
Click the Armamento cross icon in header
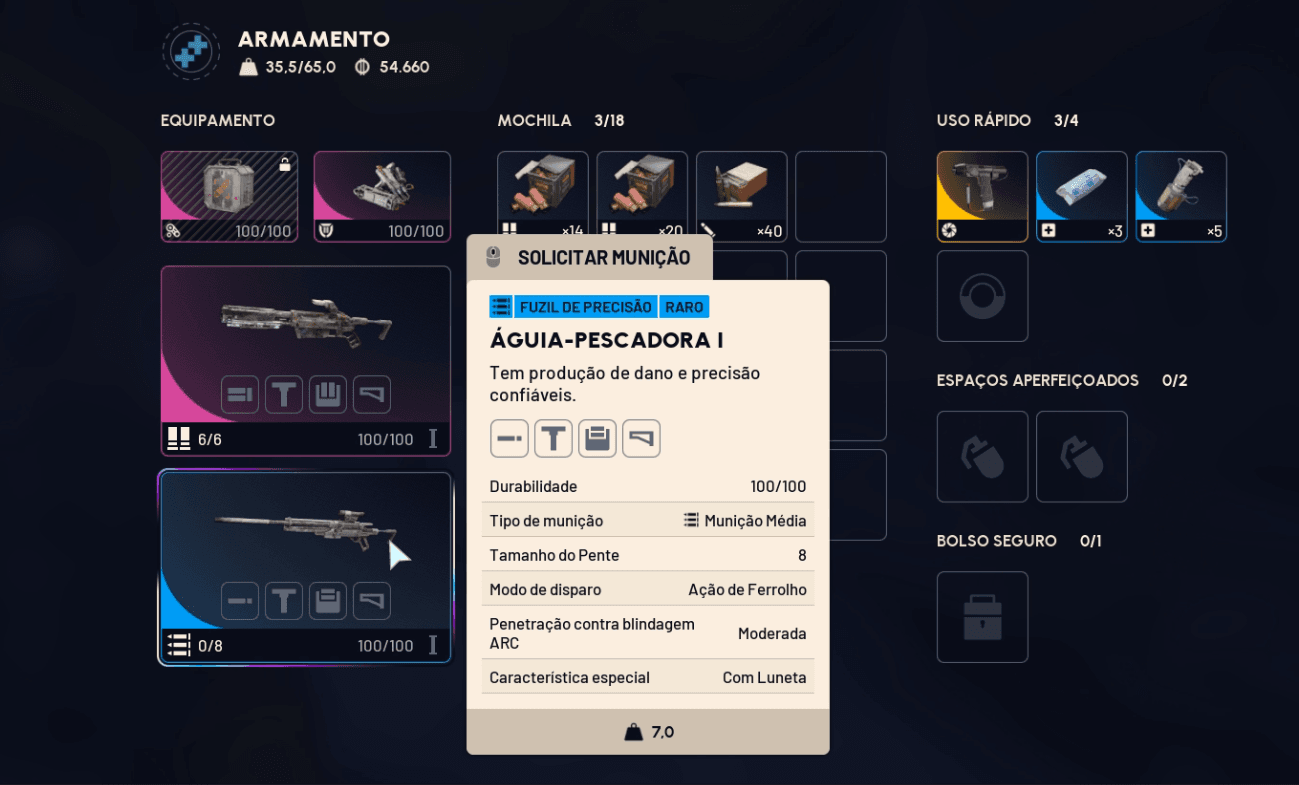click(191, 52)
